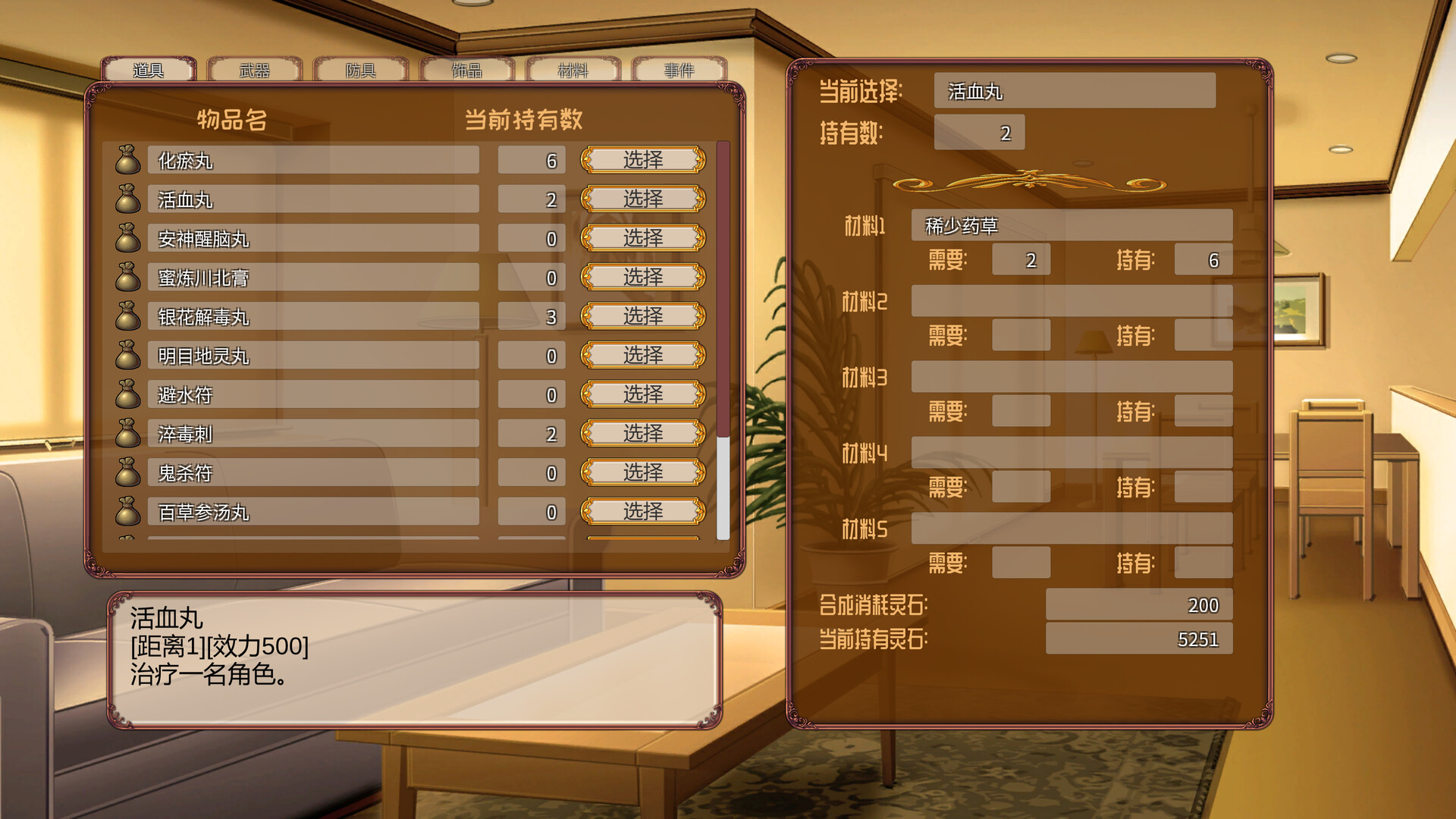Click the pouch icon beside 安神醒脑丸
The image size is (1456, 819).
tap(127, 238)
